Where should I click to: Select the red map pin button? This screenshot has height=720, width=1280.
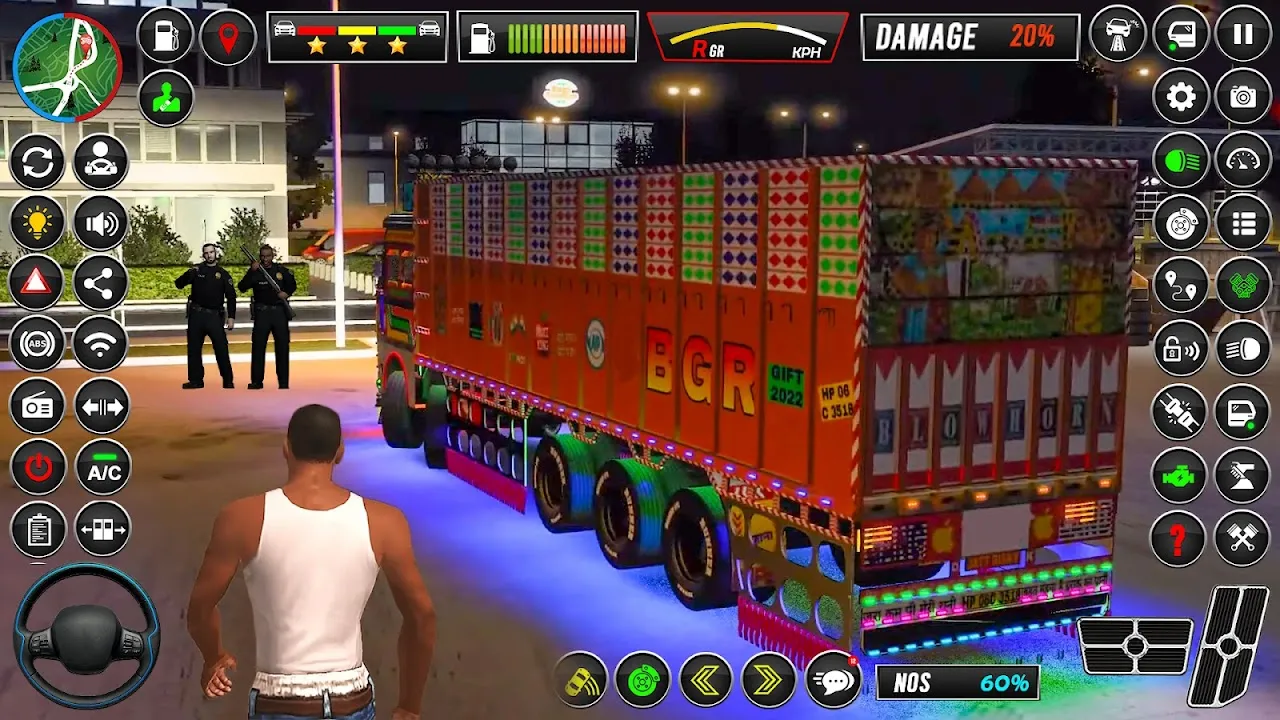point(228,37)
